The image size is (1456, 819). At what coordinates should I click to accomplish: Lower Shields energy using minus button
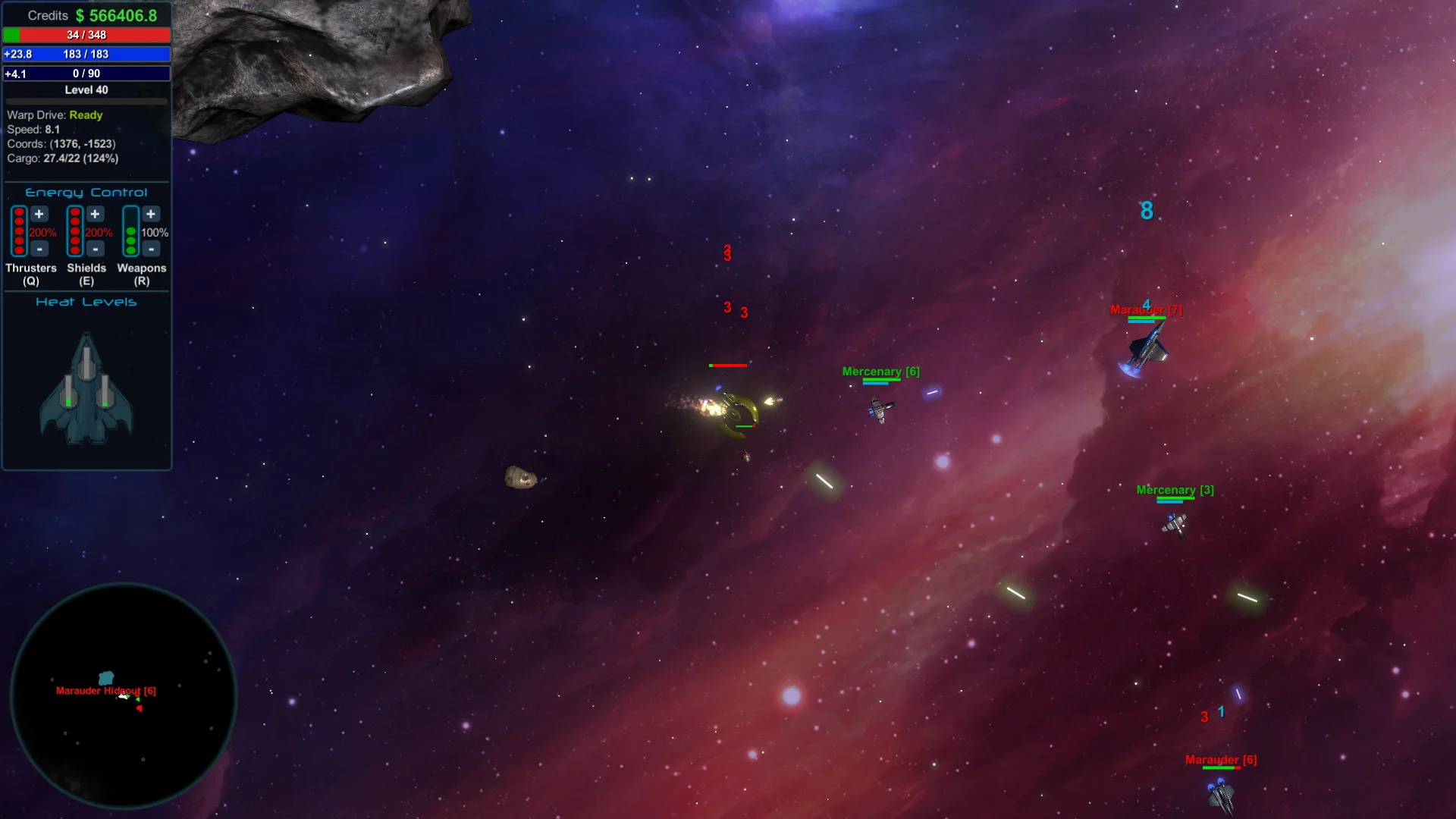[x=95, y=249]
